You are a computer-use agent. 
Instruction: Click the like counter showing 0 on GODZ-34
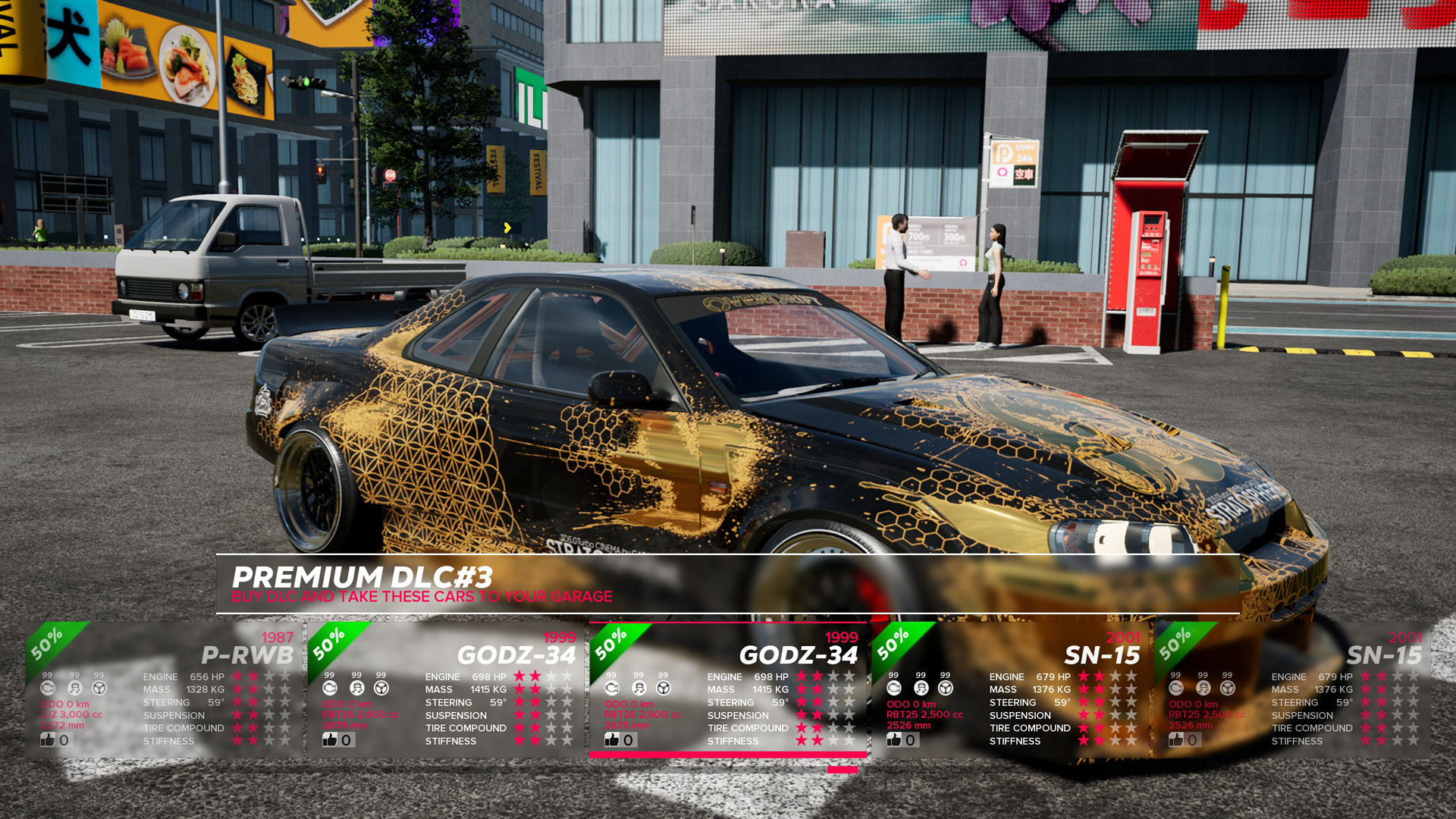click(628, 740)
